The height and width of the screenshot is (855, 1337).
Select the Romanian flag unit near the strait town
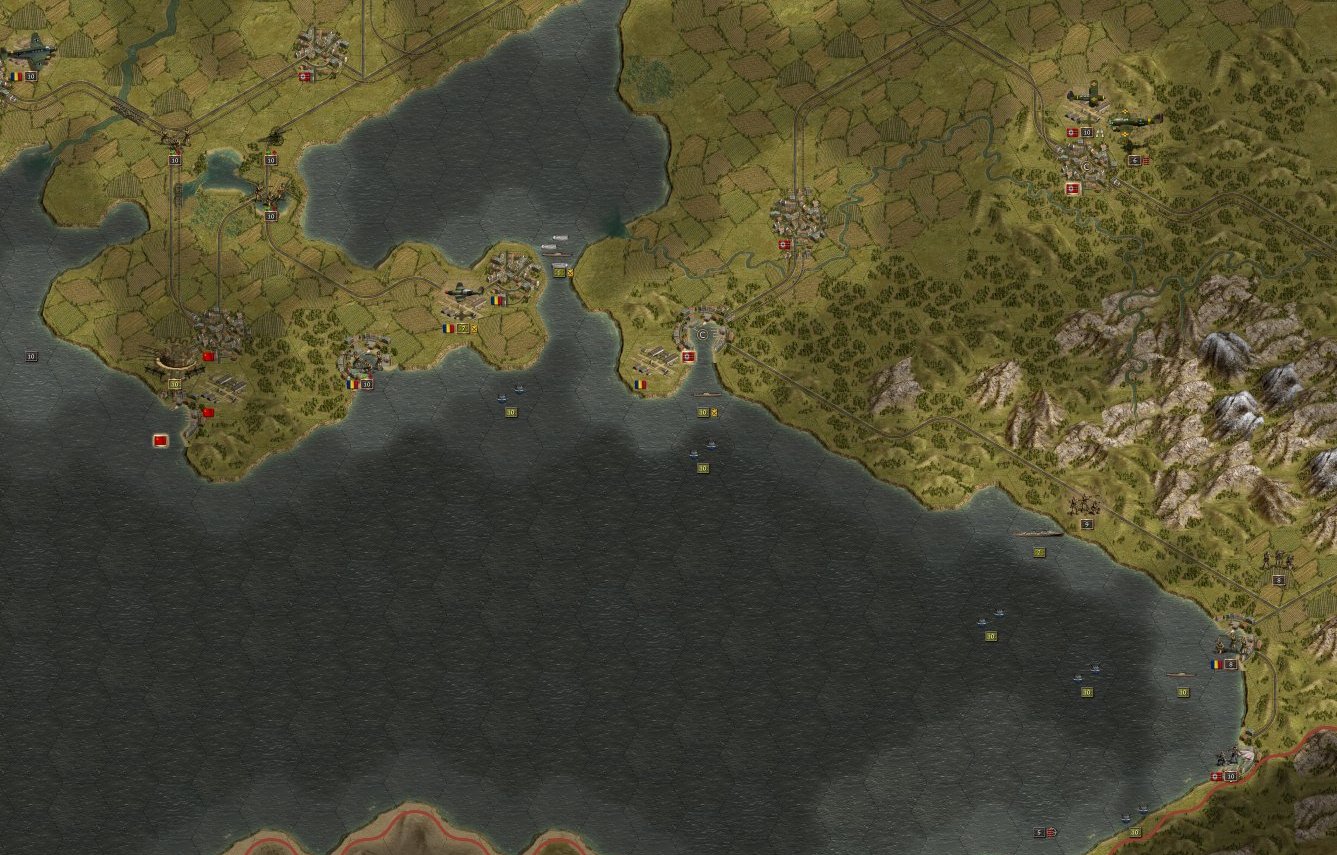tap(640, 385)
